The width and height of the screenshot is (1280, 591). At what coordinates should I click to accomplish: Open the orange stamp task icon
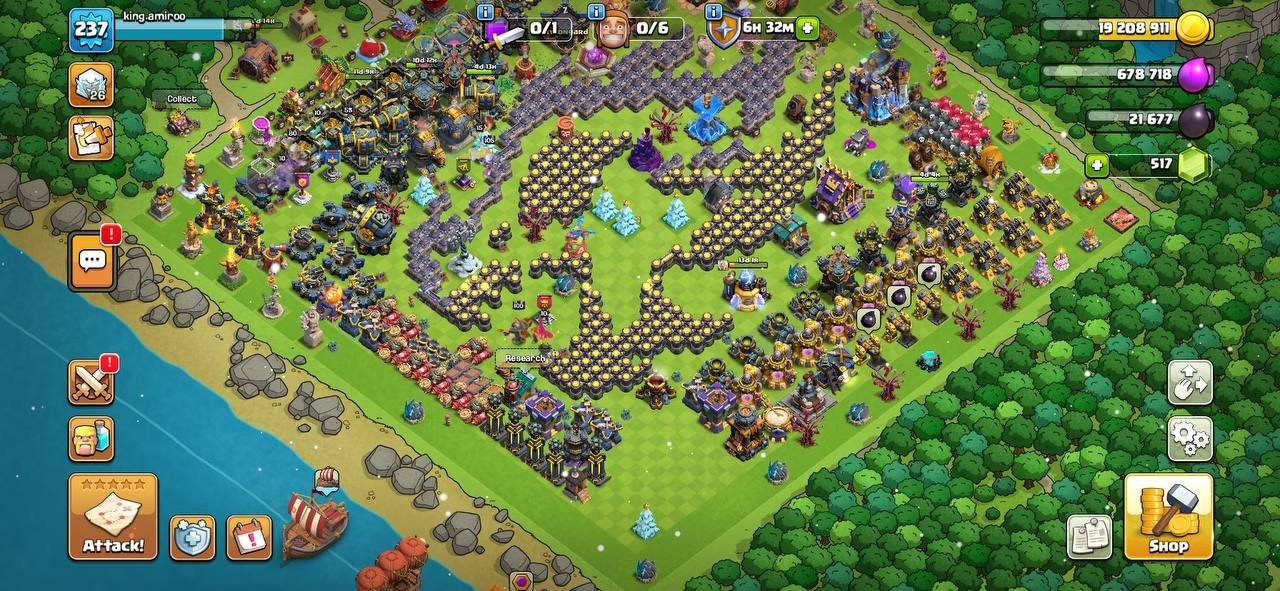point(91,138)
